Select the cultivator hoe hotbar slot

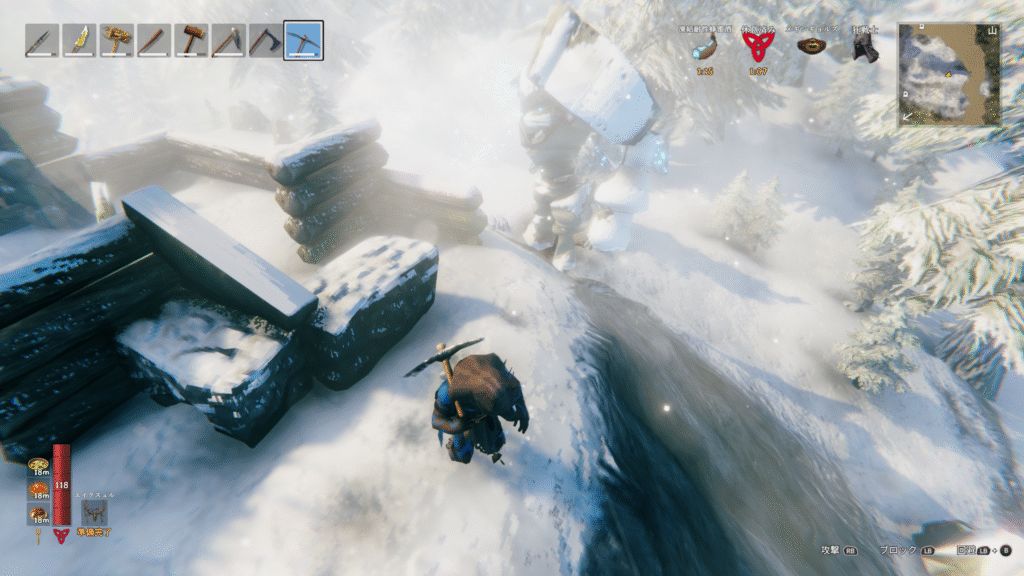(x=229, y=41)
